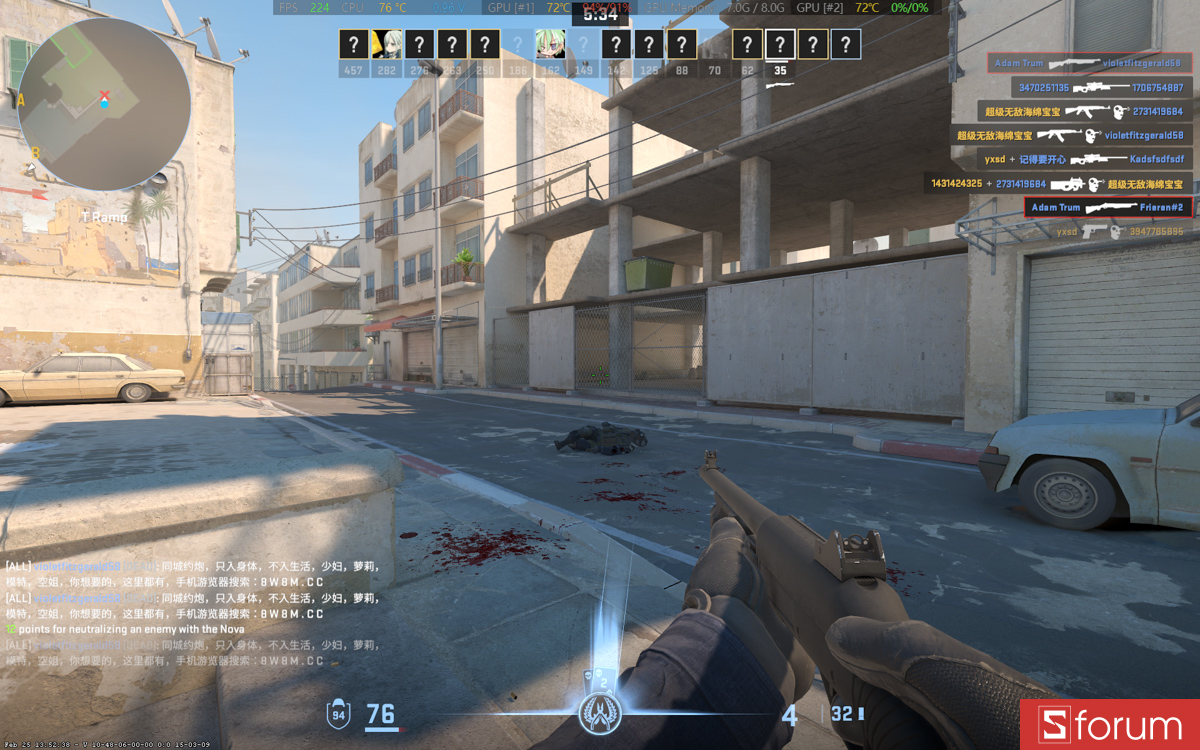Click the Adam Trum killed Frieren#2 feed entry

point(1108,208)
